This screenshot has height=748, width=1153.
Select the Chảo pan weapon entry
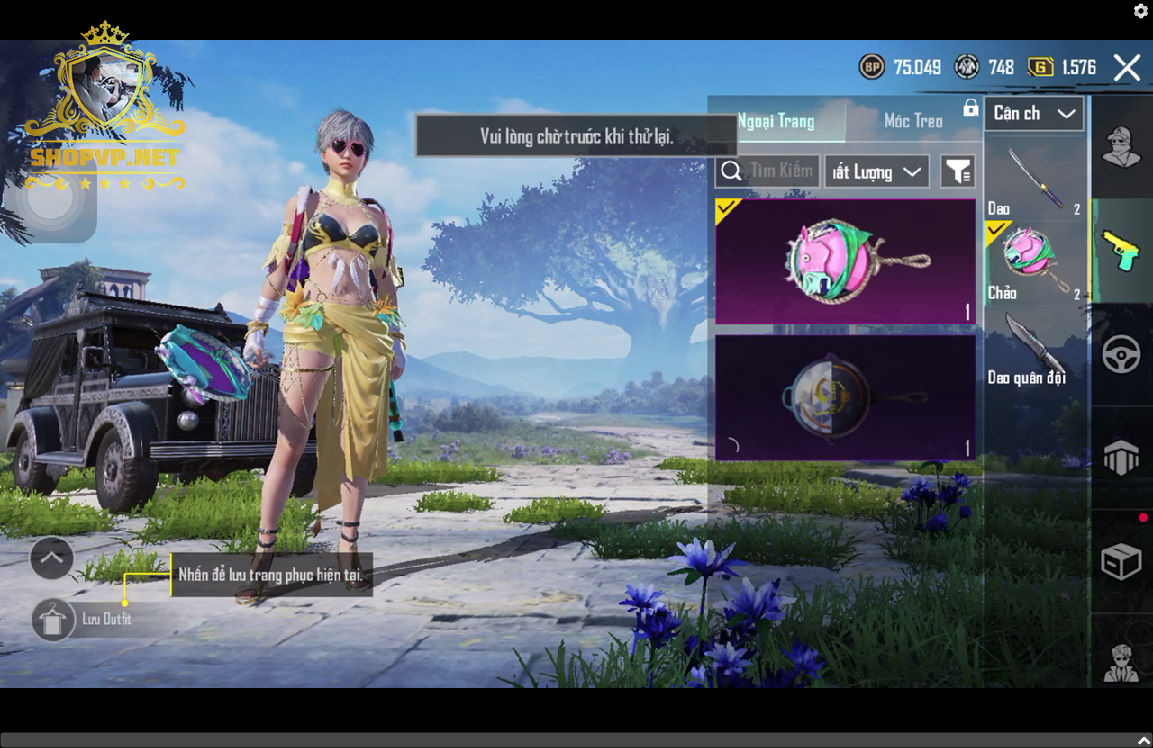(1034, 262)
